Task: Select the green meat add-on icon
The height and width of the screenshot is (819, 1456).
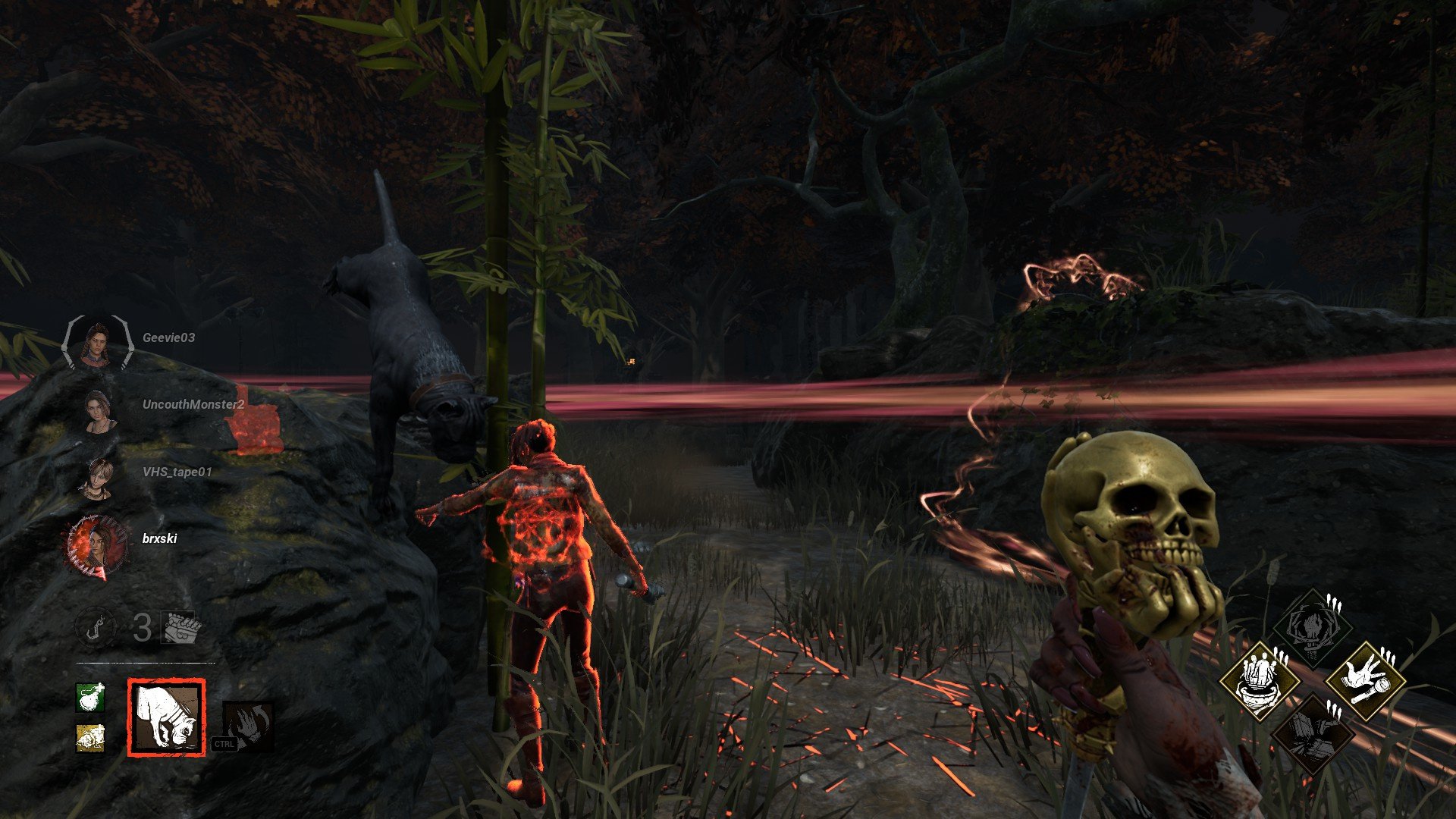Action: pyautogui.click(x=90, y=697)
